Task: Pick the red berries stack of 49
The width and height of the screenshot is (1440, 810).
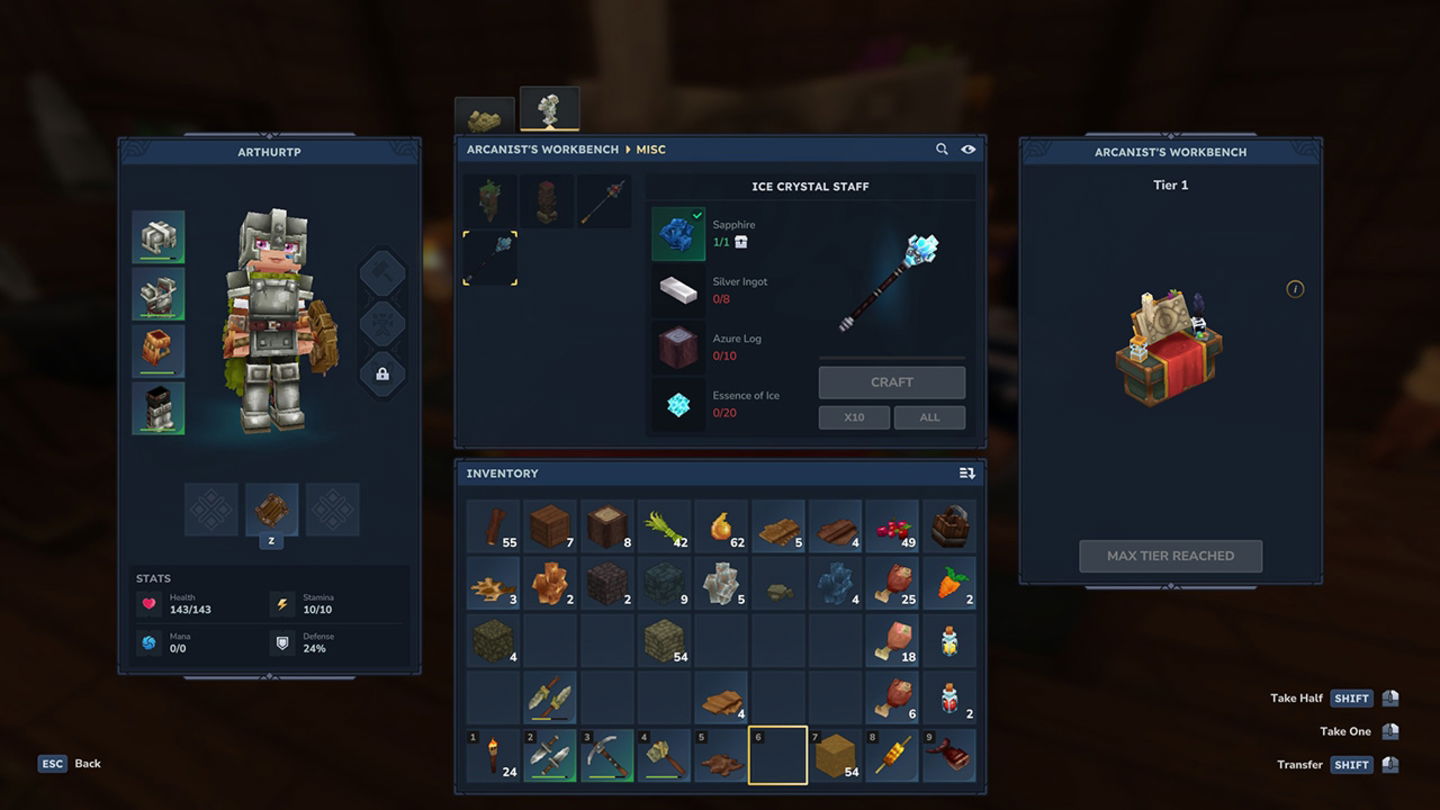Action: click(892, 526)
